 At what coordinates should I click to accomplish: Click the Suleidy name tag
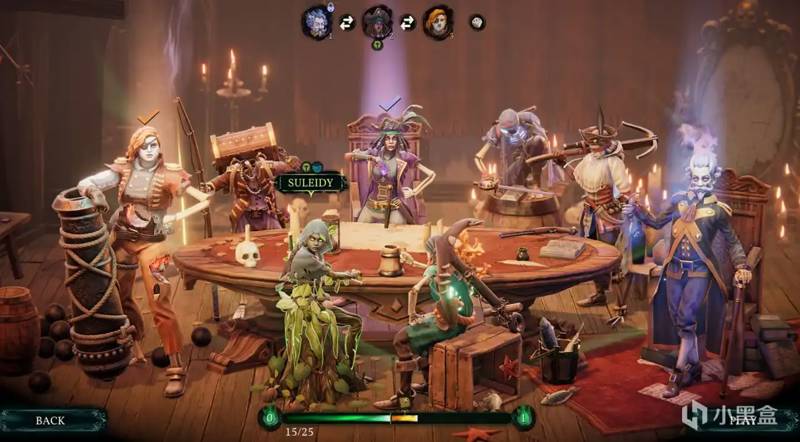[312, 184]
